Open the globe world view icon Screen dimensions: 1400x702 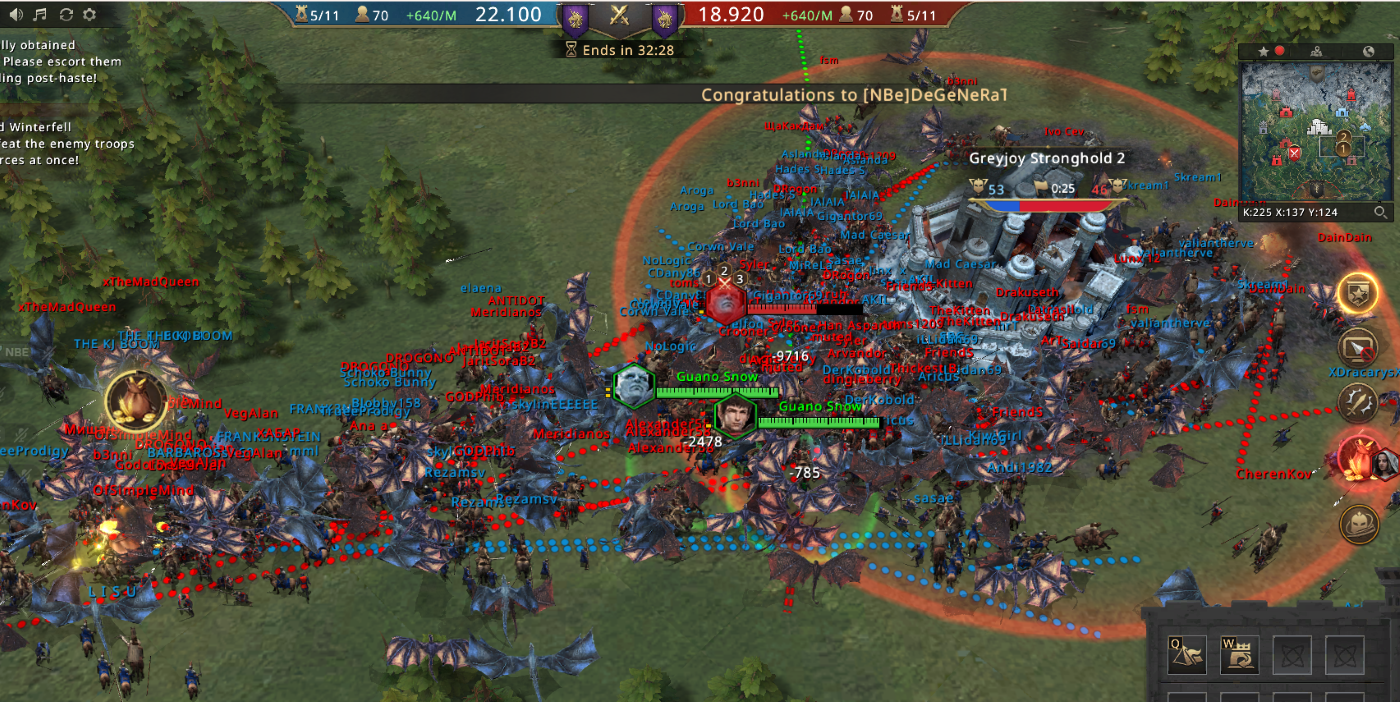pyautogui.click(x=1369, y=51)
